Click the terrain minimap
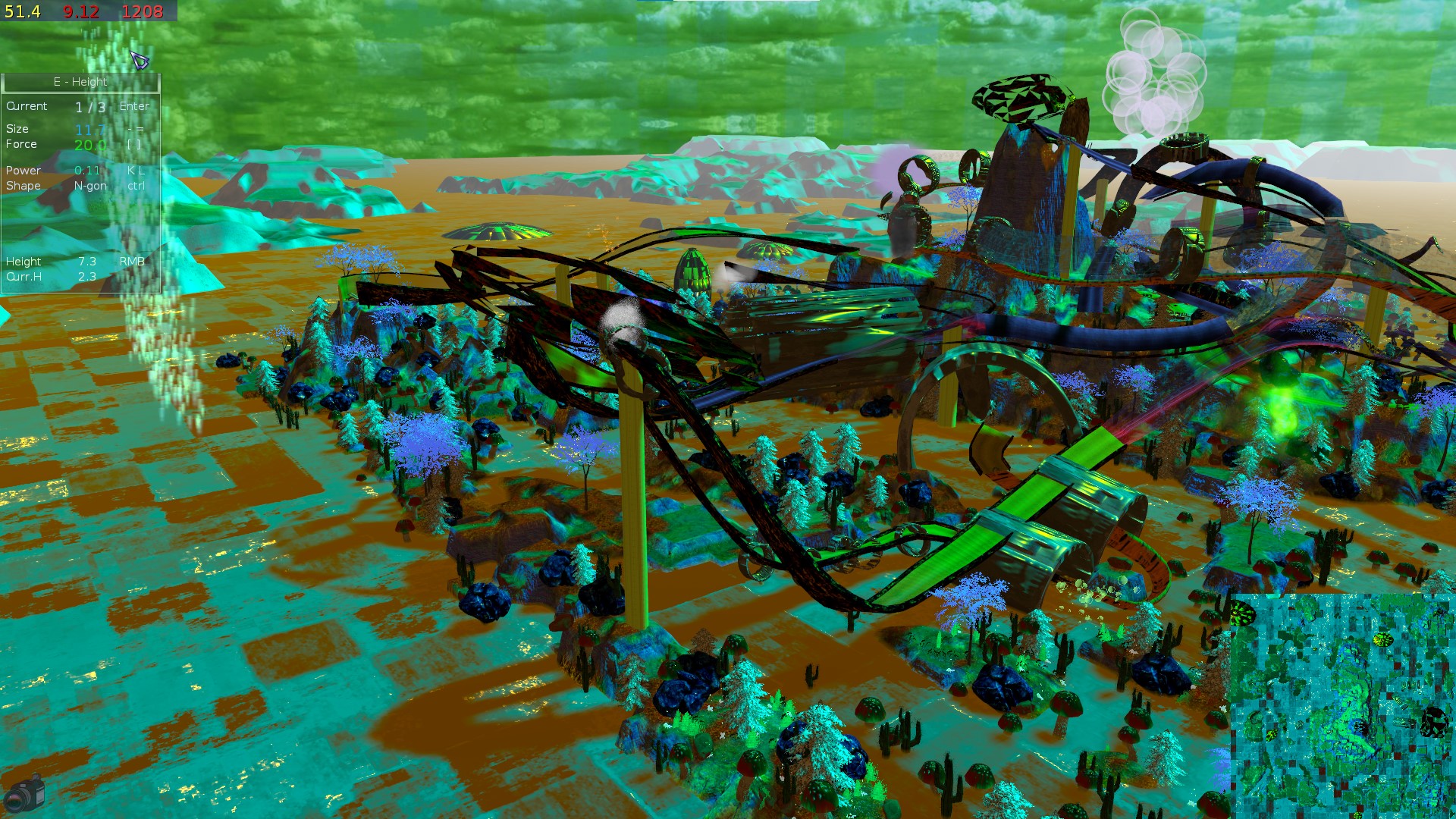The image size is (1456, 819). (1342, 705)
